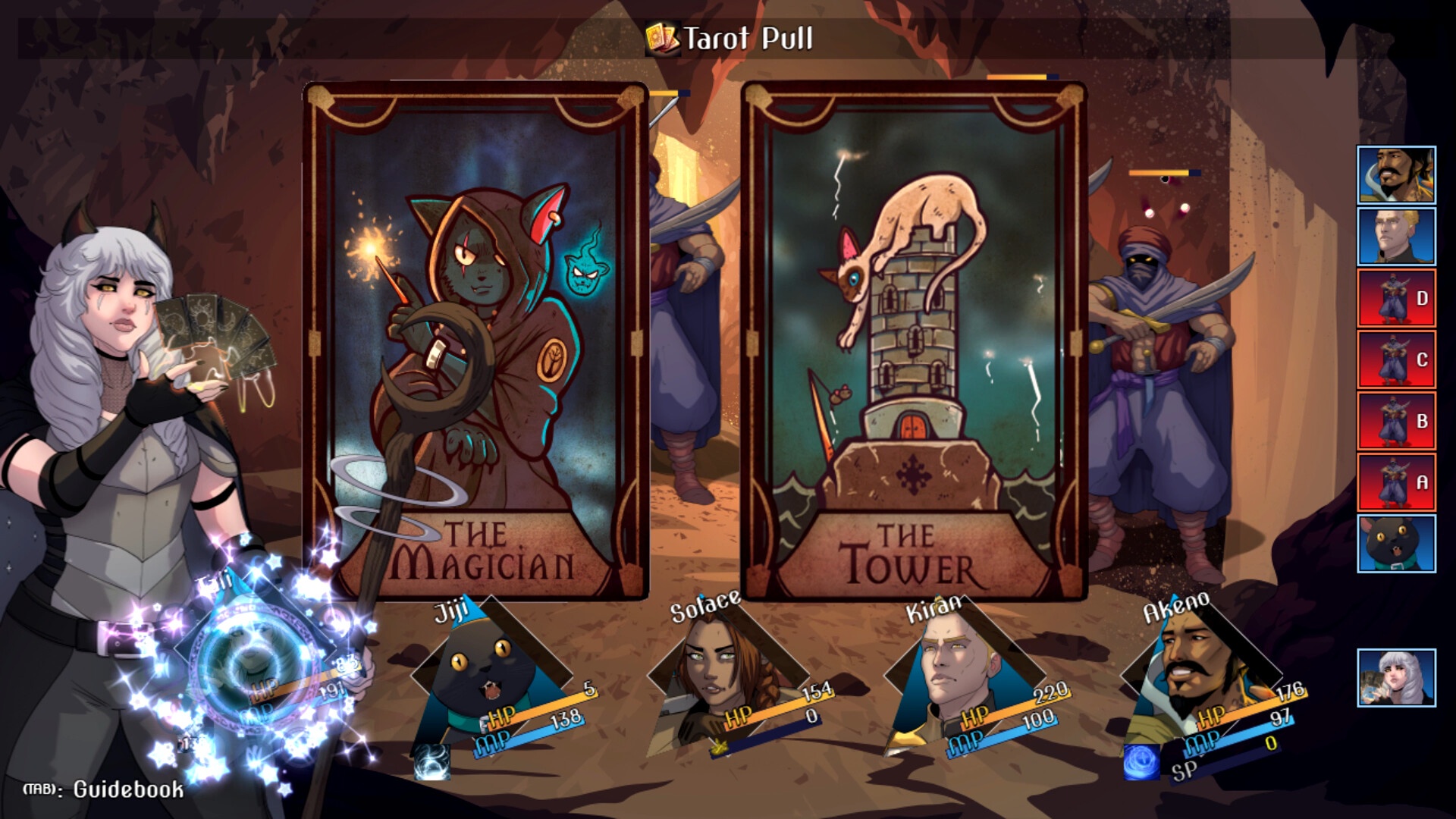
Task: Choose The Tower tarot card
Action: click(x=913, y=341)
